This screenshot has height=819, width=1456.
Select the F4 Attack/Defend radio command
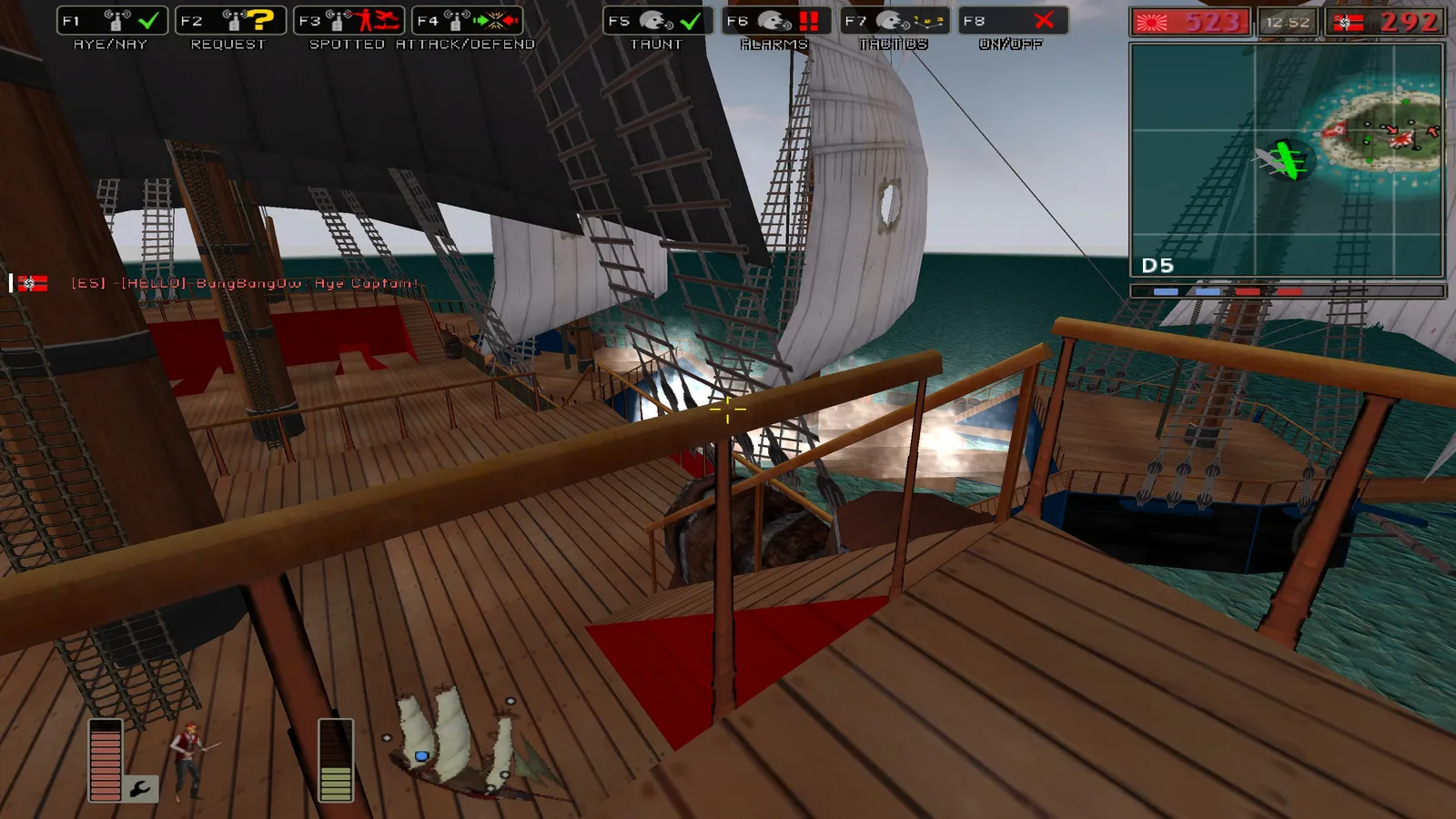click(x=467, y=21)
